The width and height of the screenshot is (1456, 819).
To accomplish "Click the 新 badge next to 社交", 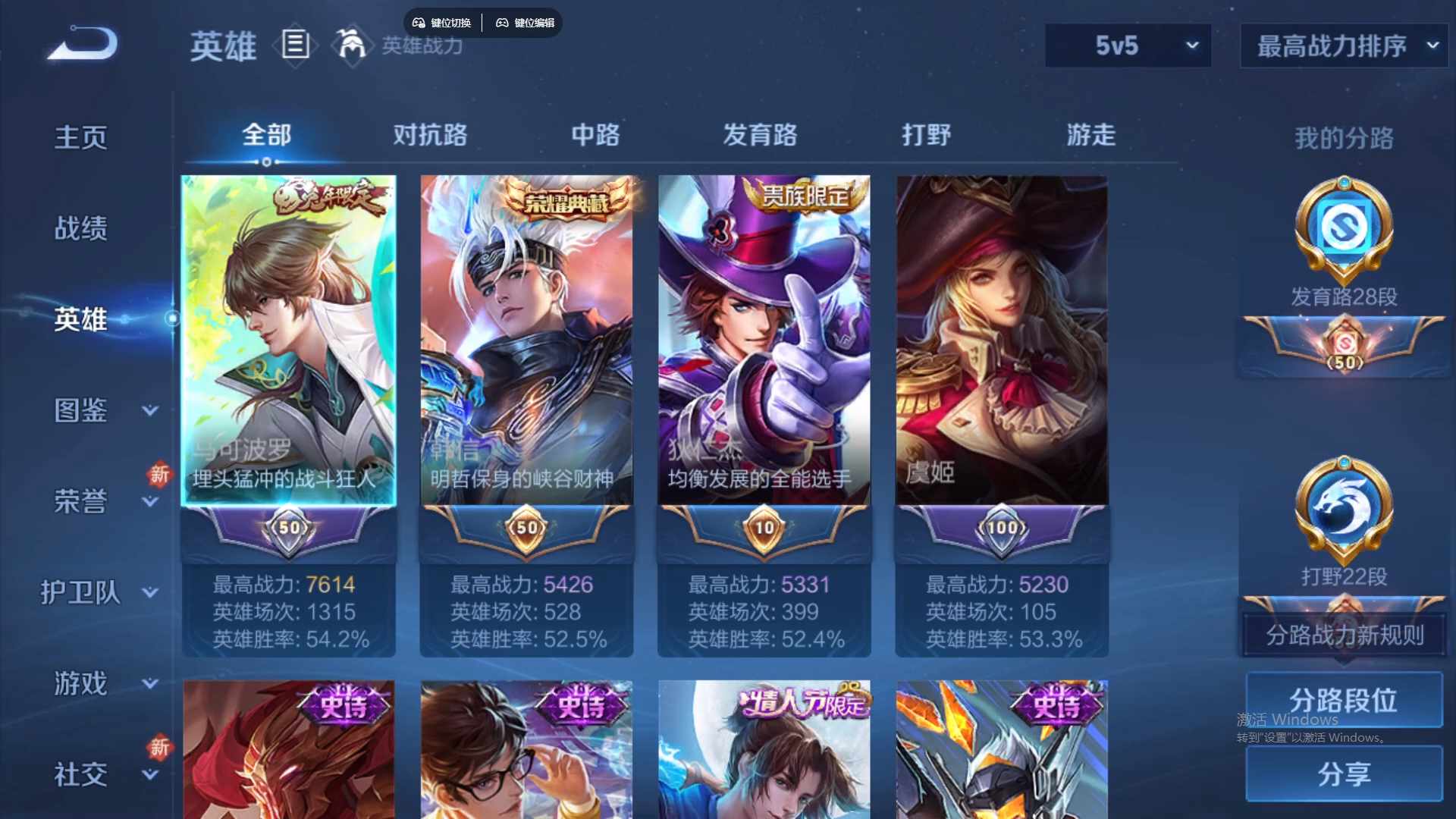I will point(158,745).
